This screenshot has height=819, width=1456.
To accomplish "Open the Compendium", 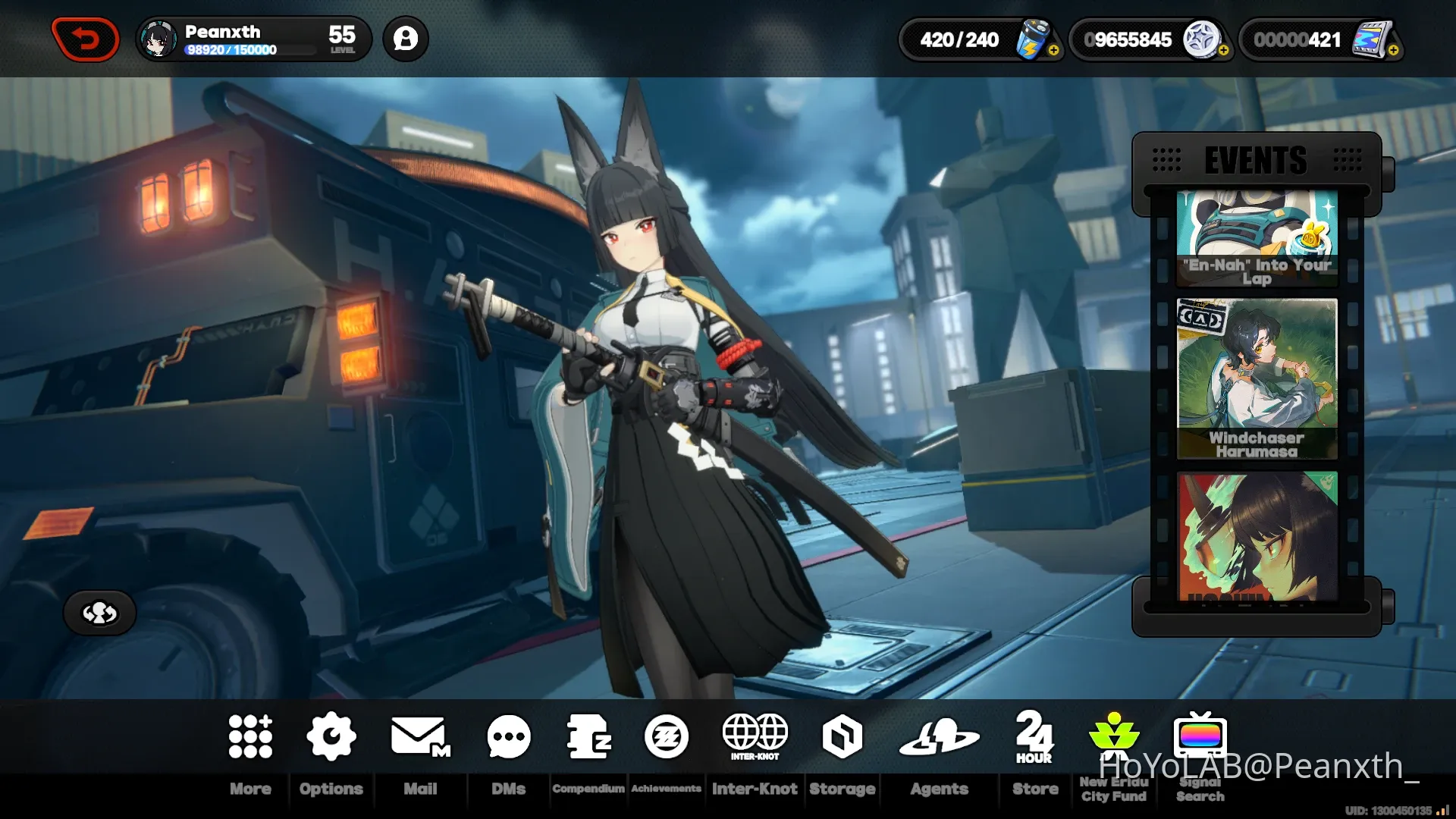I will point(589,736).
